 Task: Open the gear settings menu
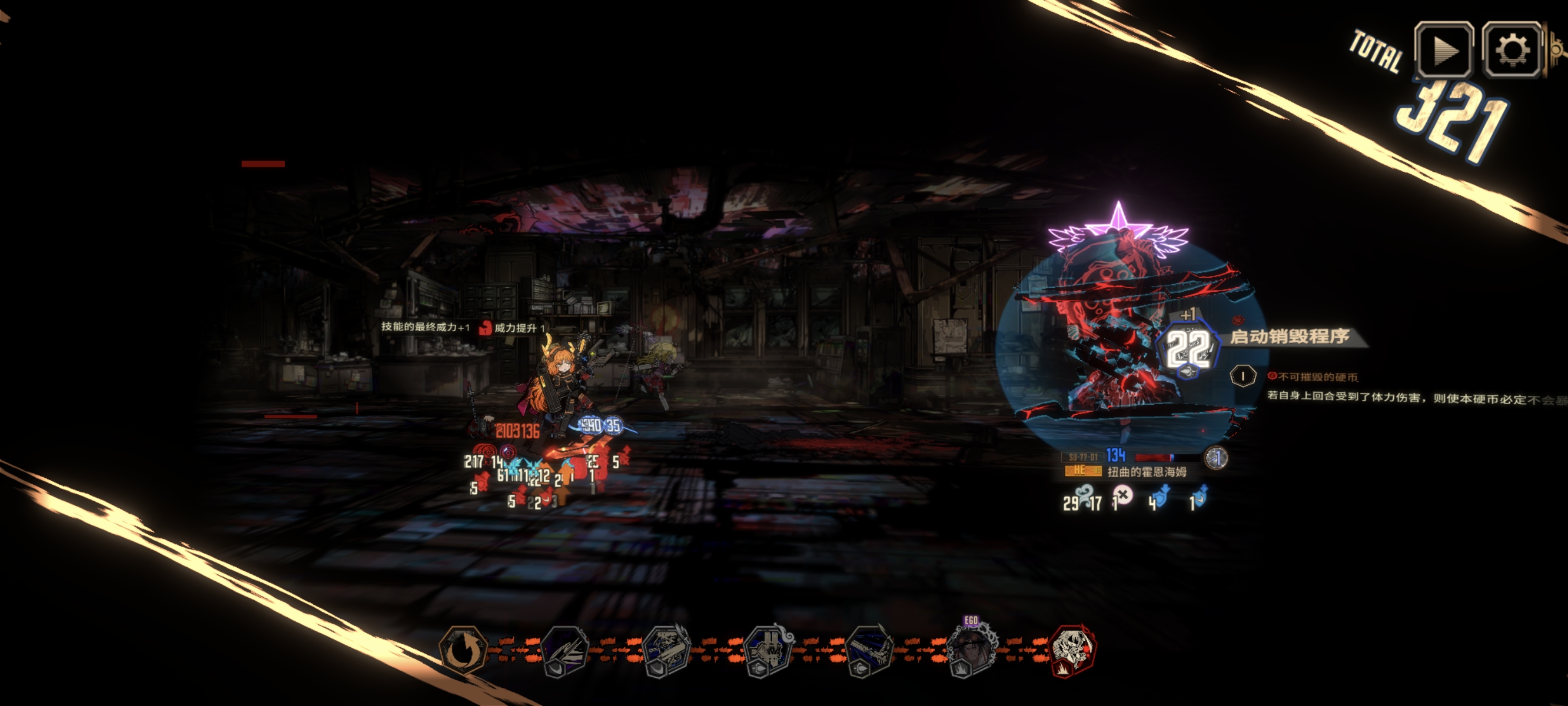[x=1512, y=50]
